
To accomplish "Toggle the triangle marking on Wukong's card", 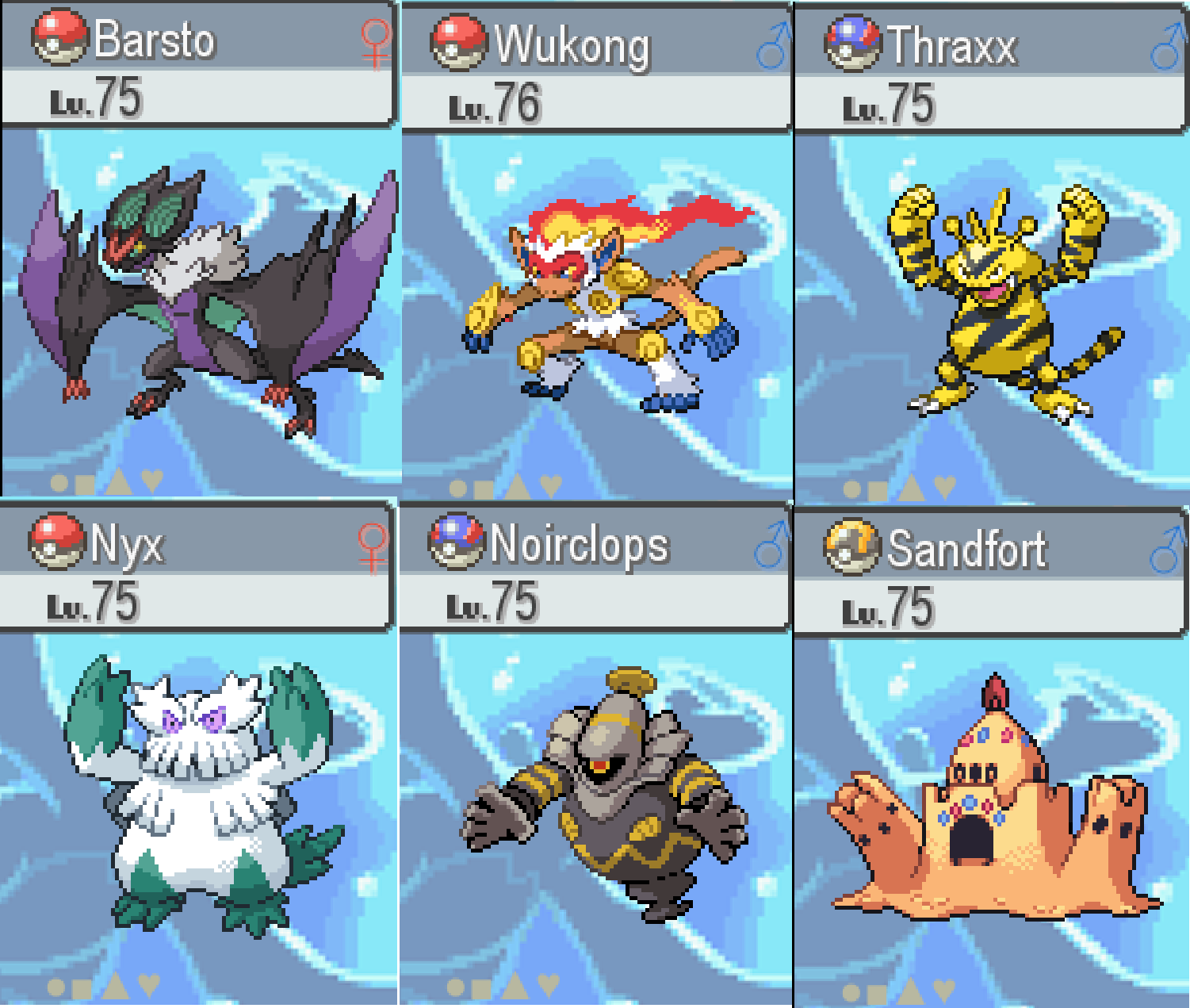I will point(517,485).
